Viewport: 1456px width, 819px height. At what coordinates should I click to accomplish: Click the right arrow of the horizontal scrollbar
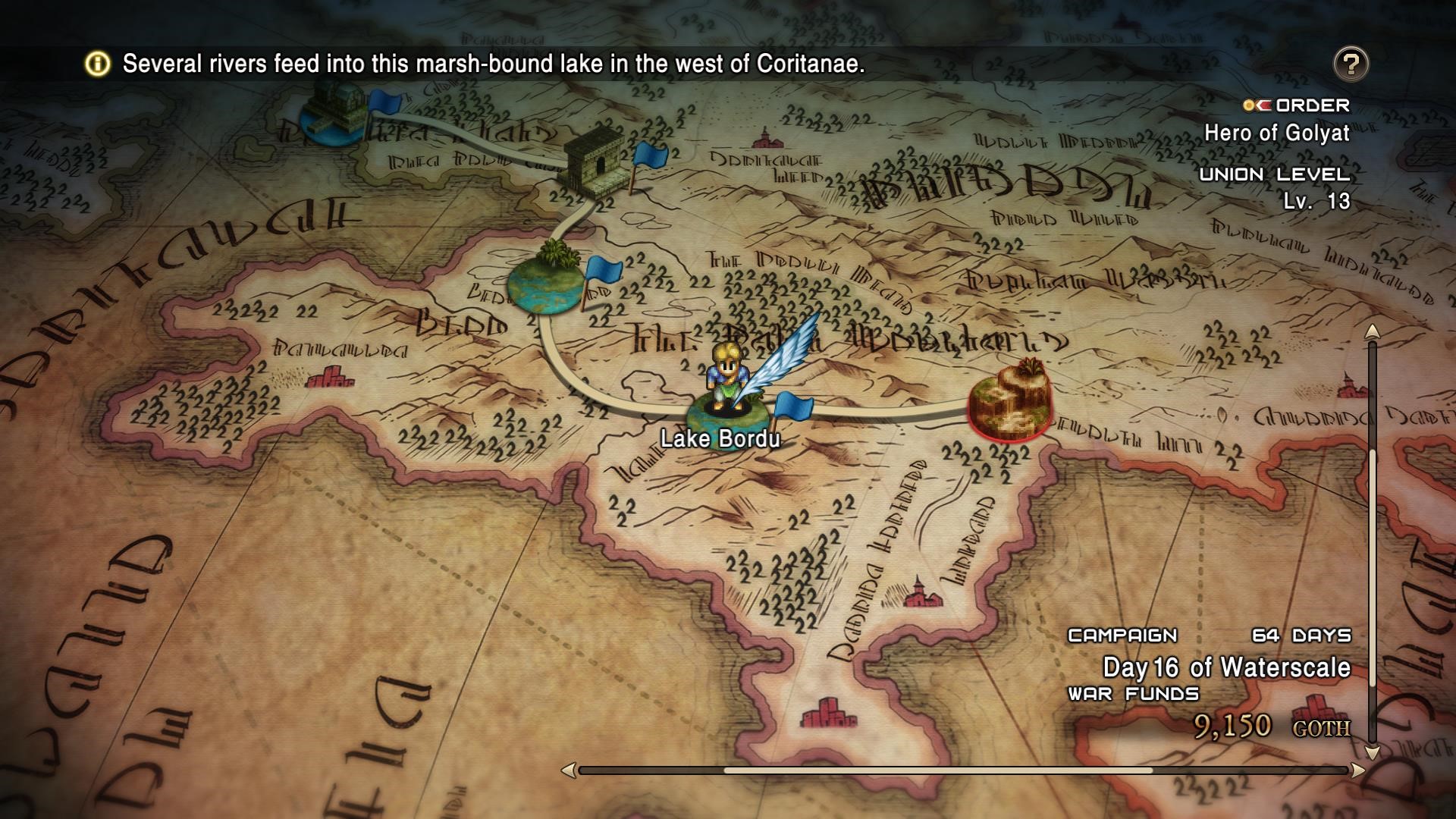1357,770
